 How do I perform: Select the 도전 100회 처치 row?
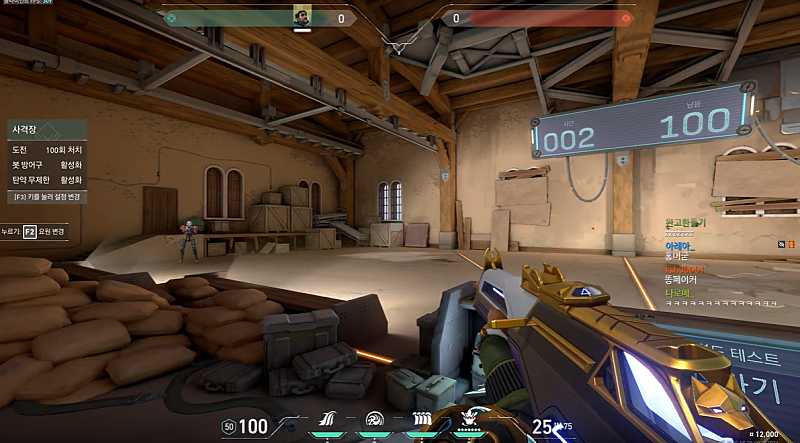[46, 149]
